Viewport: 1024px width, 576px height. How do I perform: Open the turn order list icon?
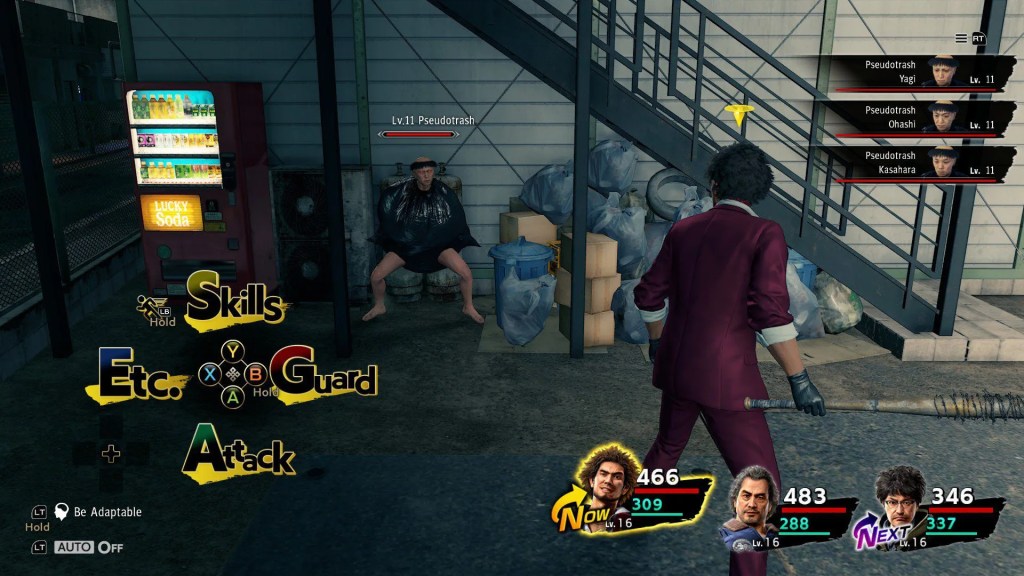coord(961,38)
